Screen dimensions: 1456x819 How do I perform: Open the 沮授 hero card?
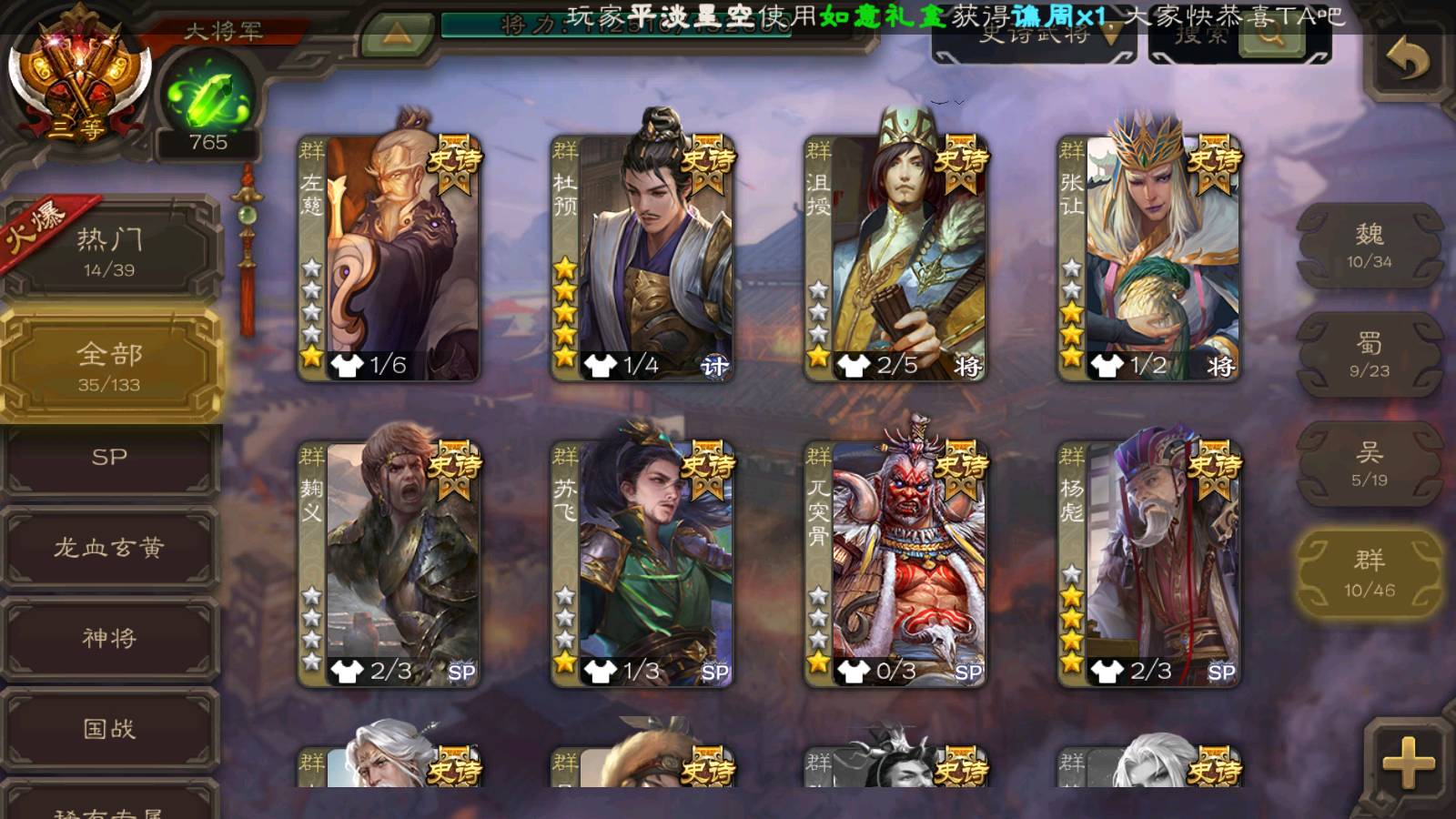(x=895, y=259)
